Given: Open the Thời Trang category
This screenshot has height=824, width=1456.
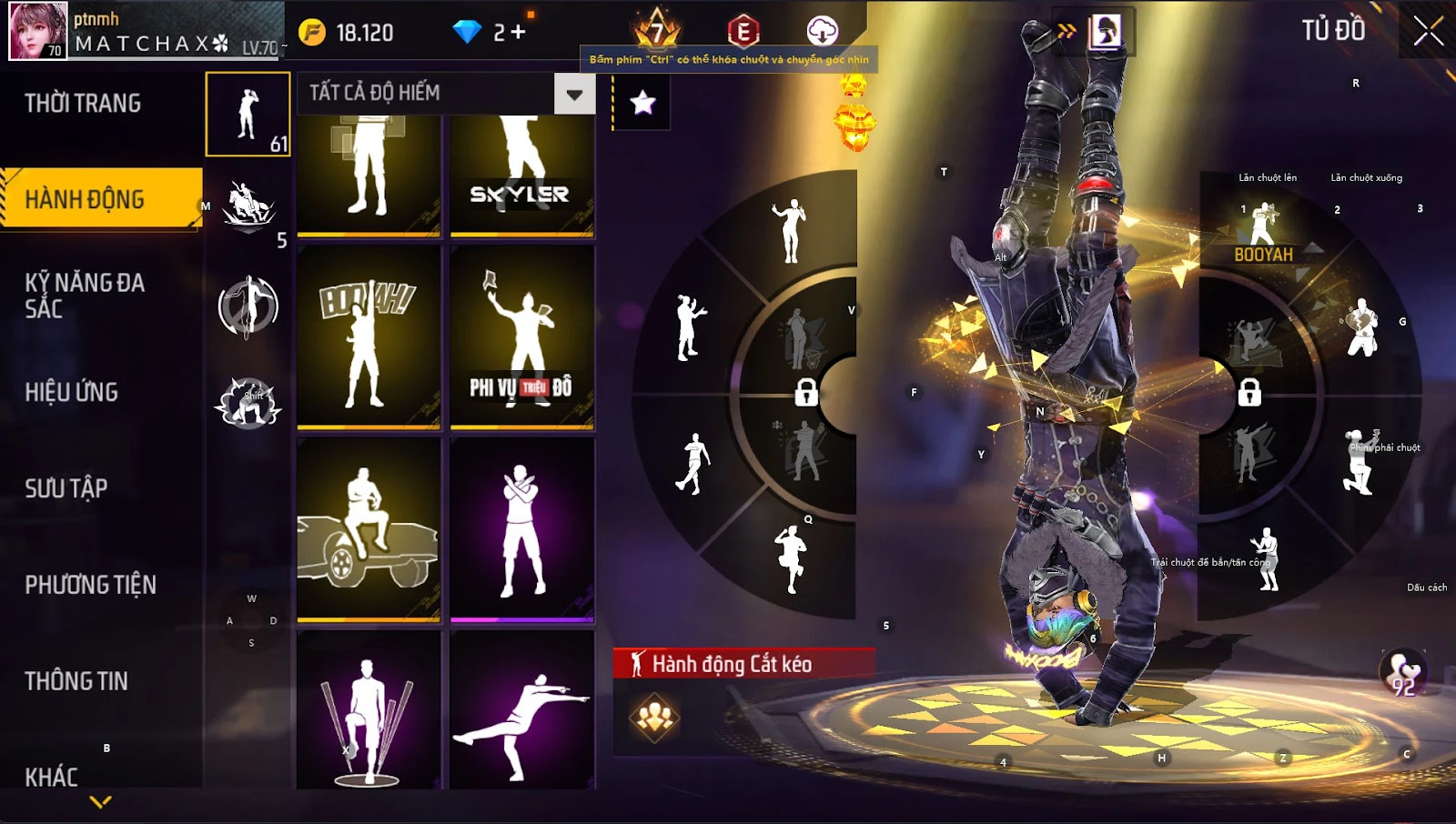Looking at the screenshot, I should point(83,104).
